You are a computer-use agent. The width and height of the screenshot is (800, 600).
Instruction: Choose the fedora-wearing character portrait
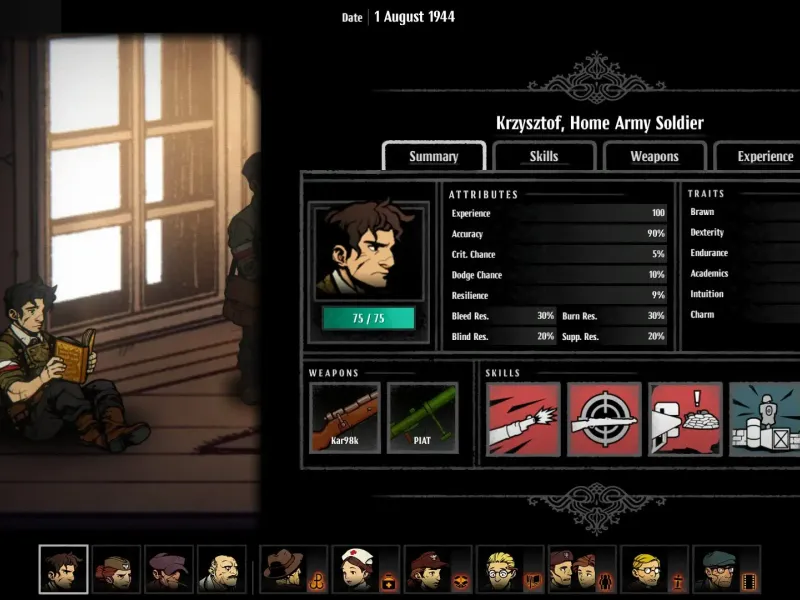pyautogui.click(x=283, y=570)
